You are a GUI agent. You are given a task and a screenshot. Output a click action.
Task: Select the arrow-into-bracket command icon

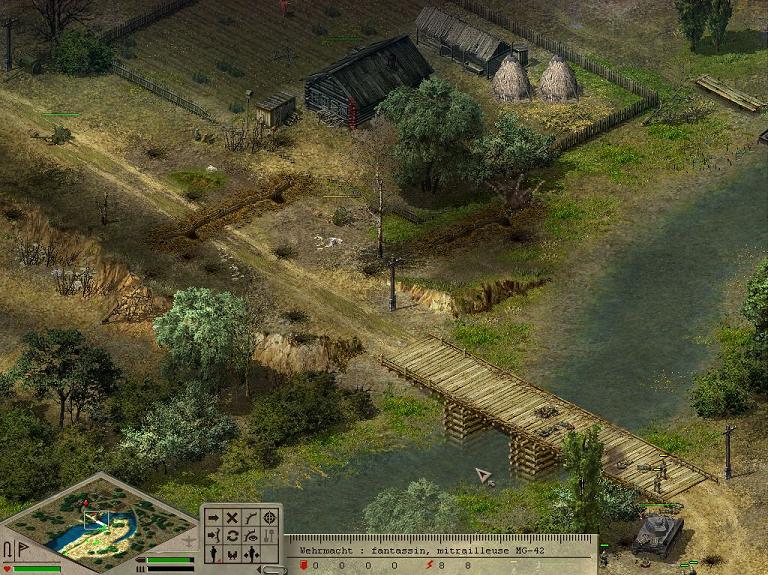coord(213,535)
